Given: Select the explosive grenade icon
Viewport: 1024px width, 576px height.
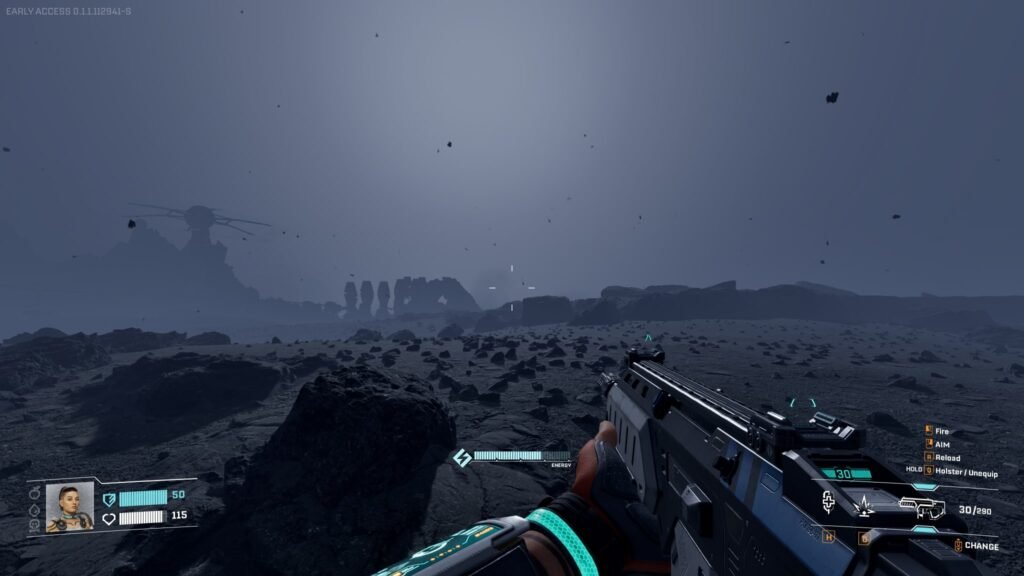Looking at the screenshot, I should coord(863,507).
